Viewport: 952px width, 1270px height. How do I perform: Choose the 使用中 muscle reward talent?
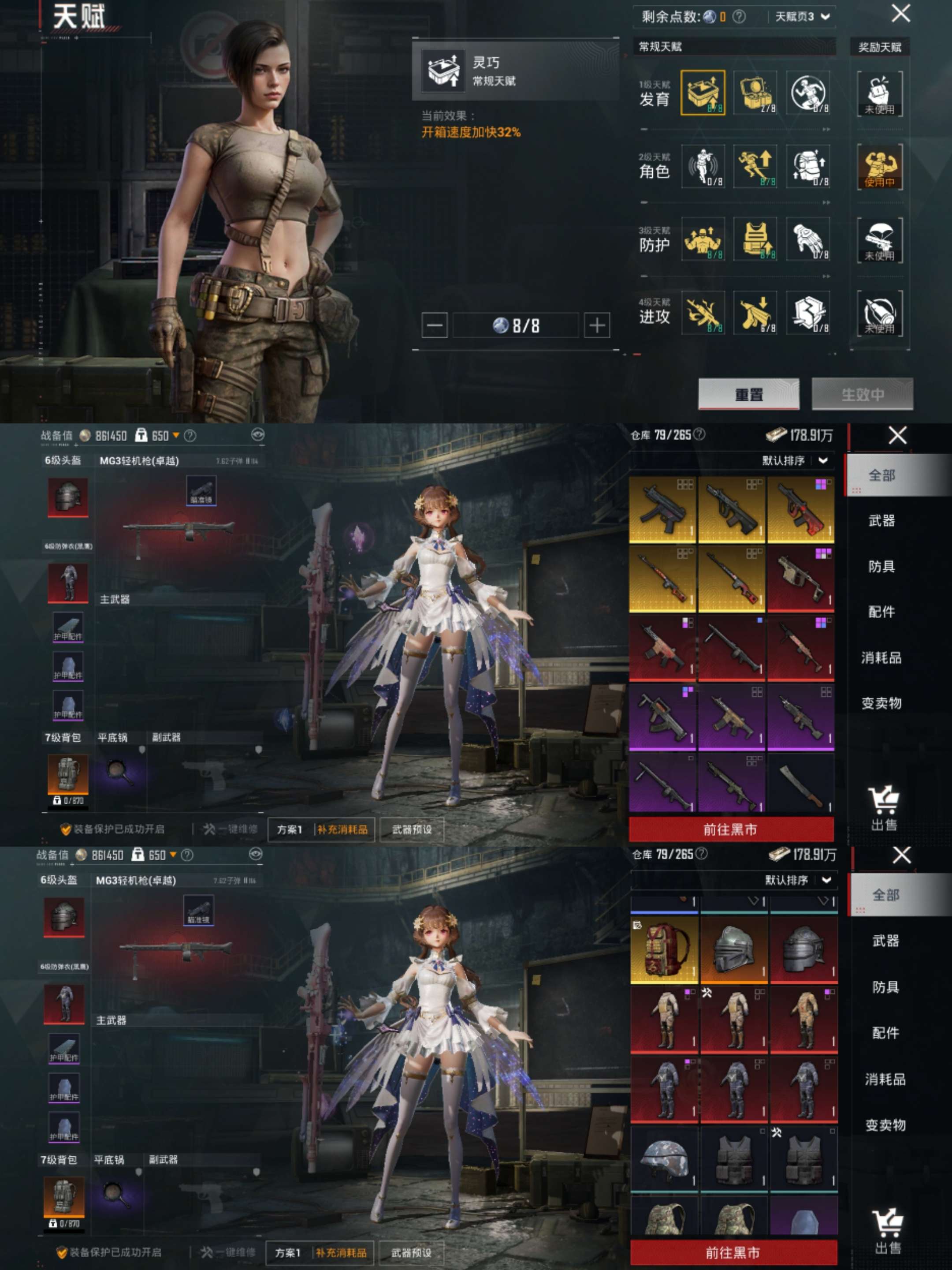click(879, 167)
